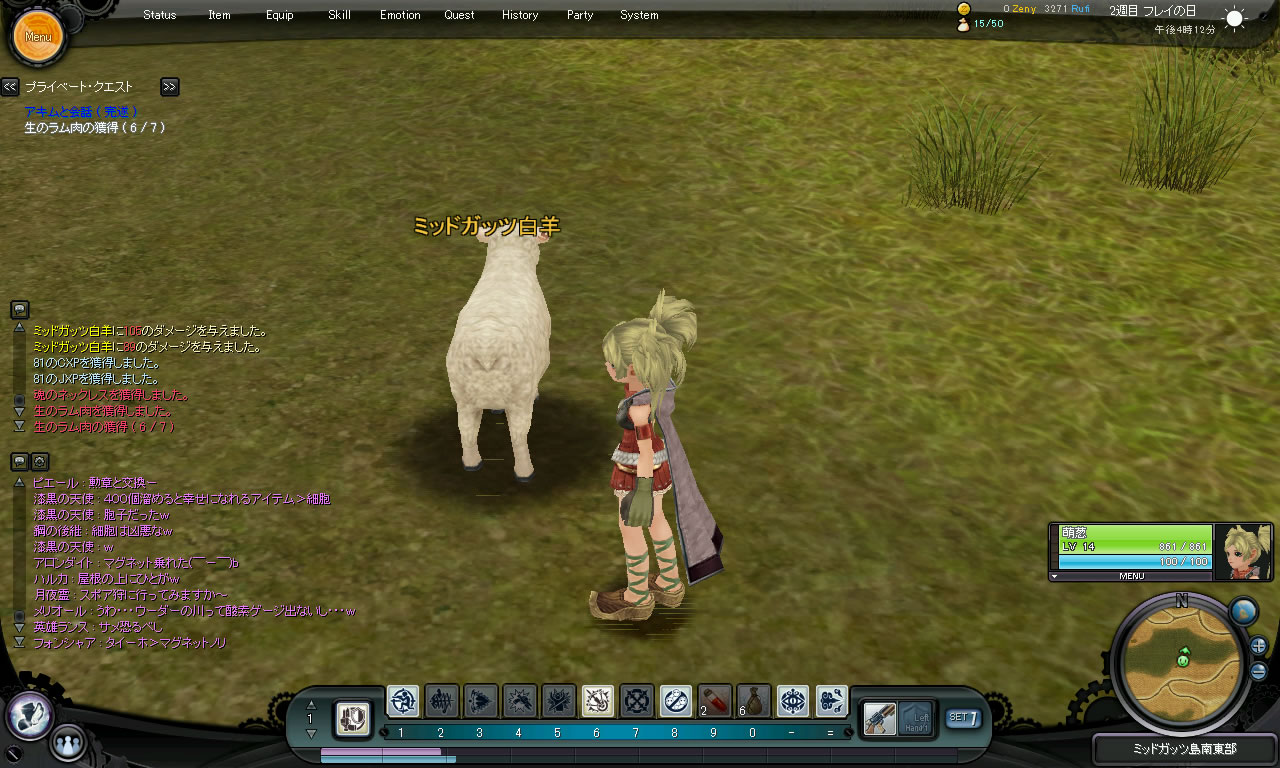1280x768 pixels.
Task: Show the next quest with the right arrows
Action: (x=170, y=87)
